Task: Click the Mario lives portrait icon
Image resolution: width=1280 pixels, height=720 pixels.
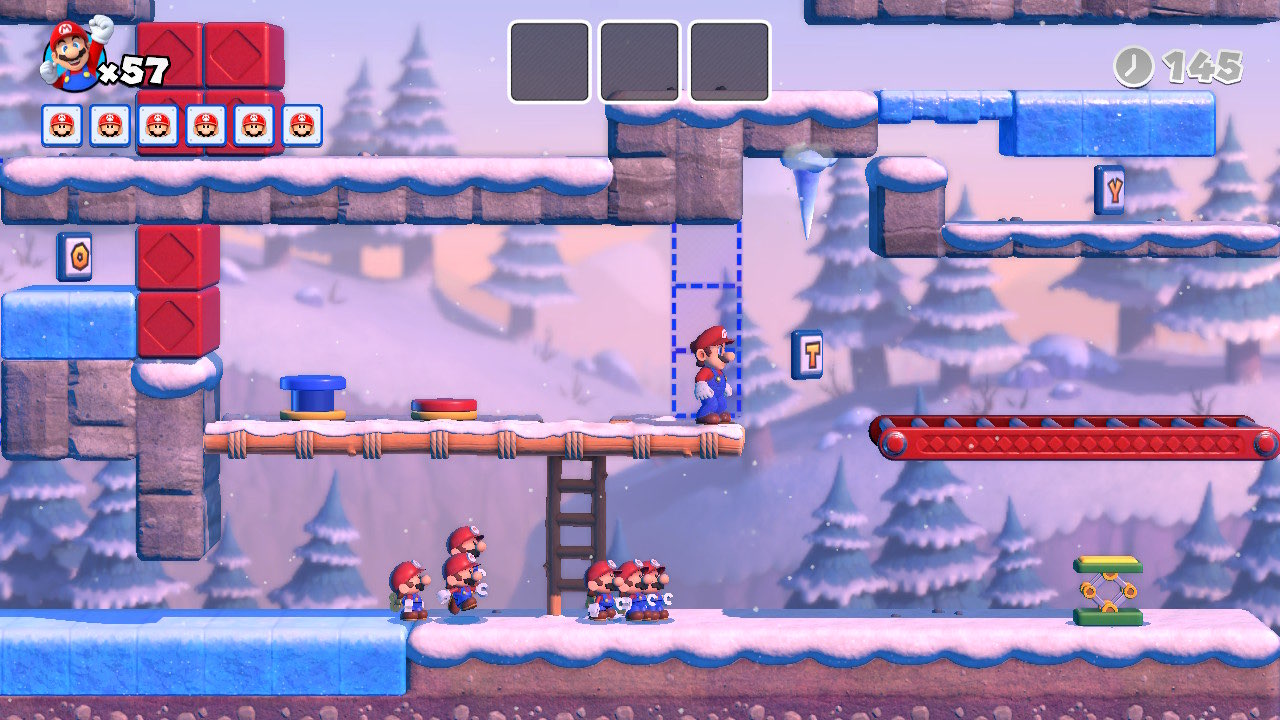Action: click(72, 56)
